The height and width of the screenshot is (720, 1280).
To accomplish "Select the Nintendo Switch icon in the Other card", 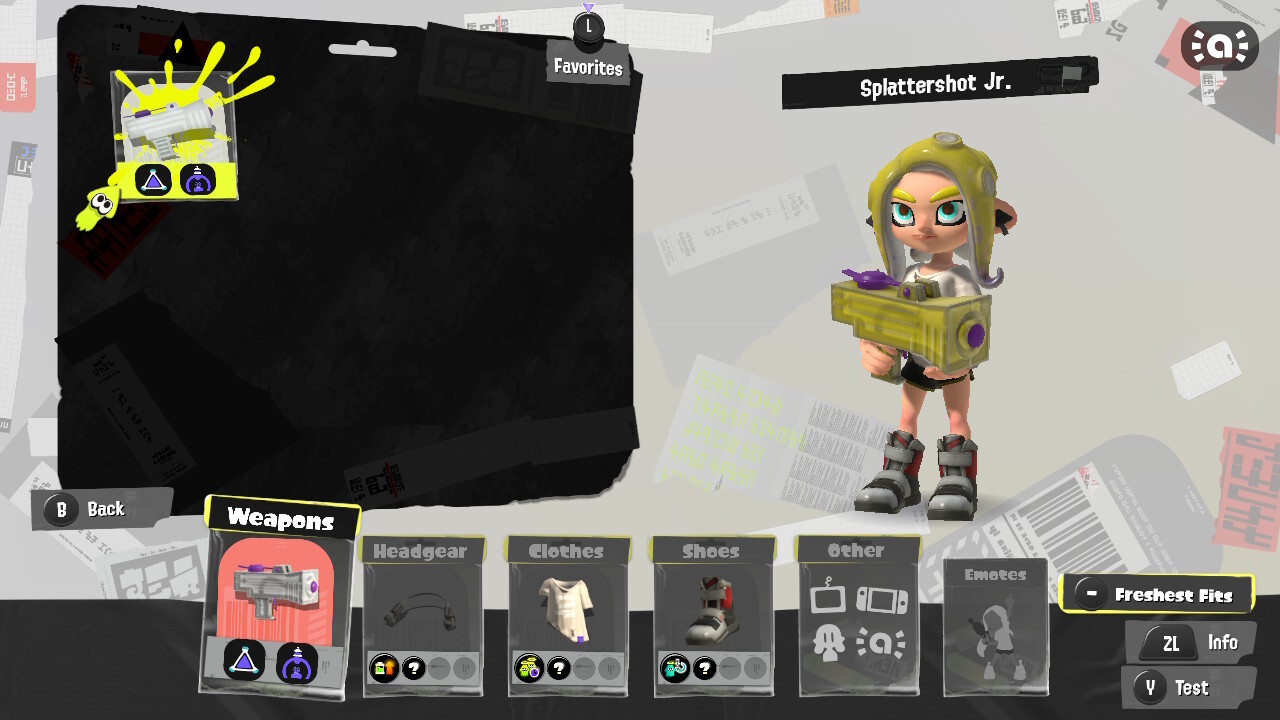I will [x=881, y=598].
